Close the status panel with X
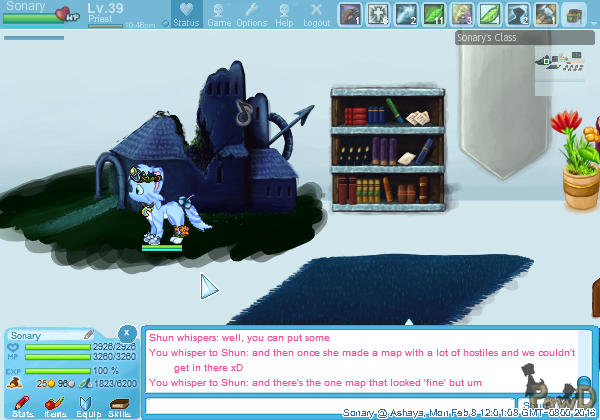 click(127, 332)
